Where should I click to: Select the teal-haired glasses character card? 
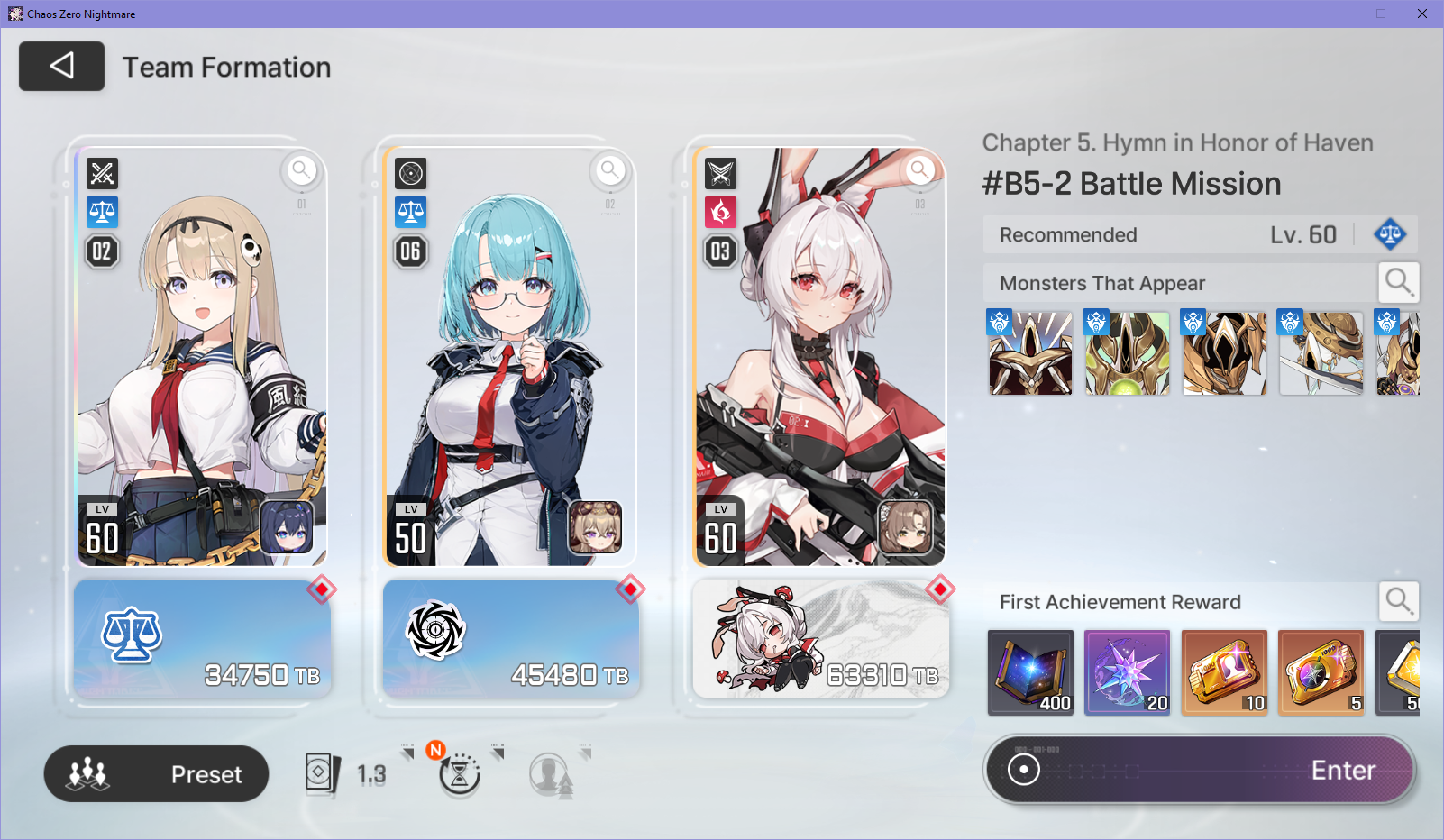[x=509, y=361]
